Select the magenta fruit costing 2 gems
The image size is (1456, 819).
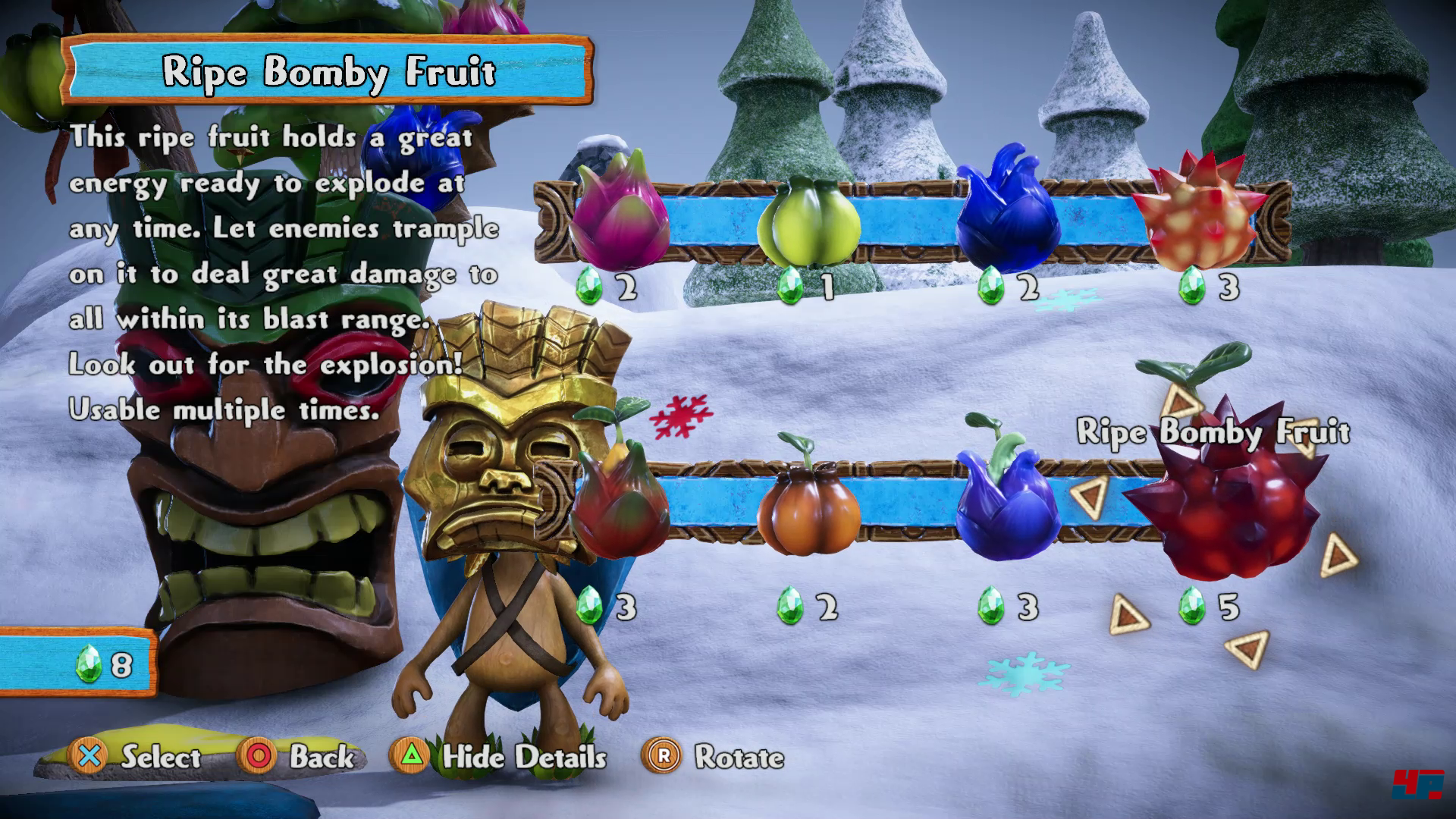pos(619,212)
